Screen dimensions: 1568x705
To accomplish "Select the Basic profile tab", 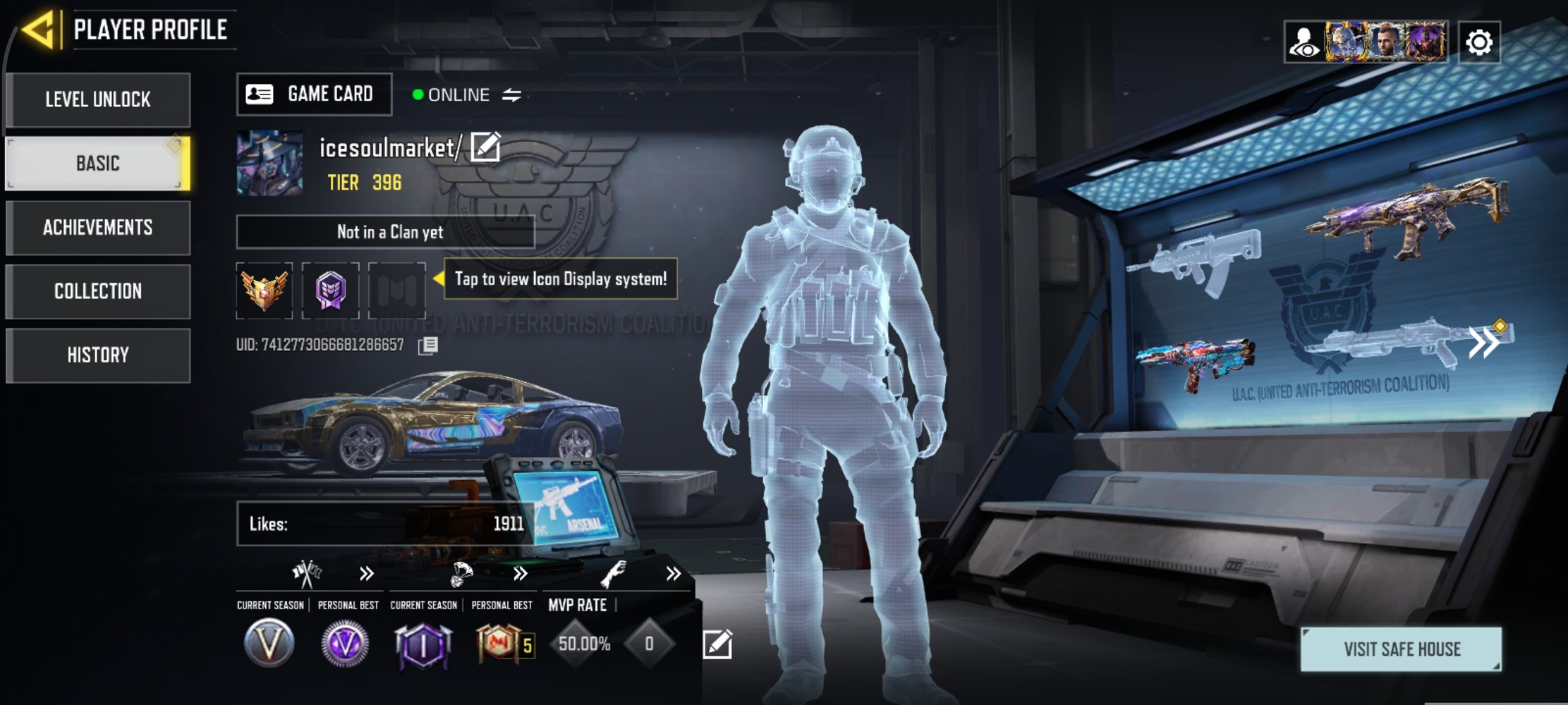I will click(98, 164).
